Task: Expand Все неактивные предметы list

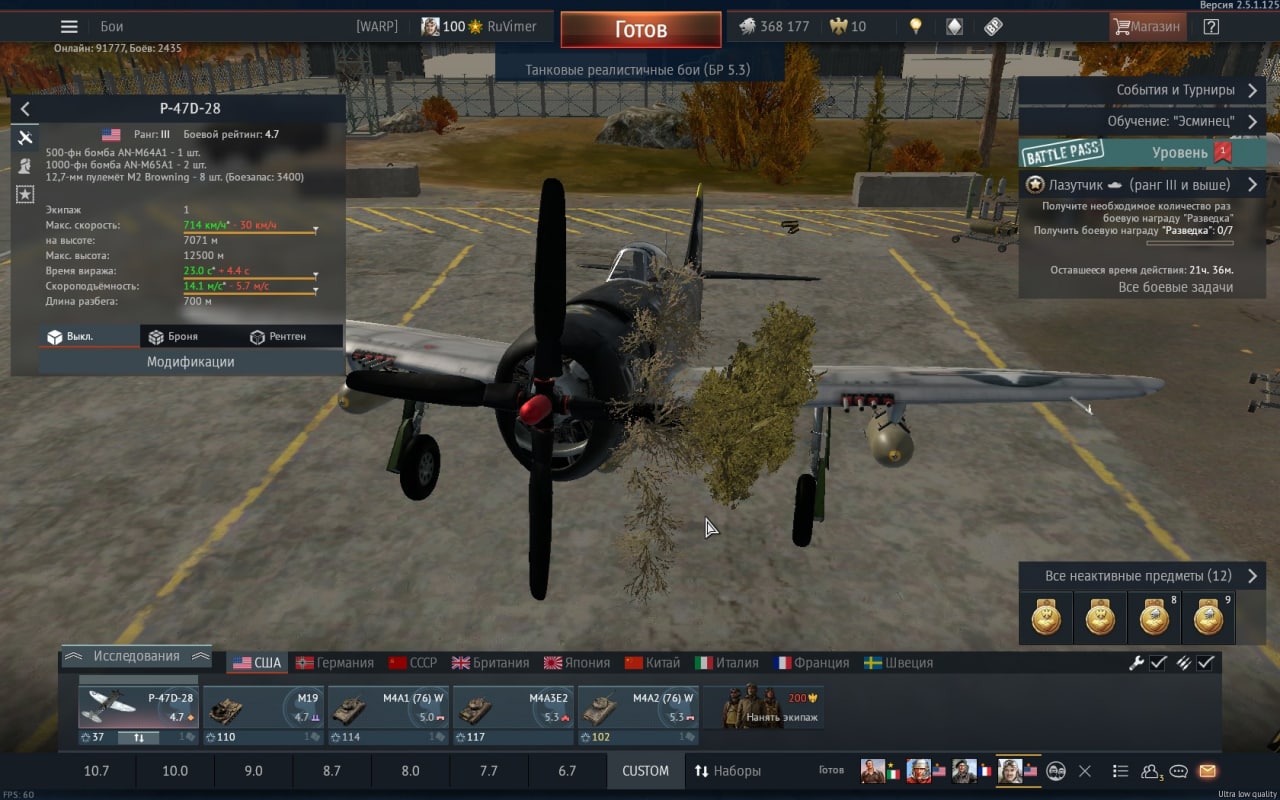Action: pos(1139,576)
